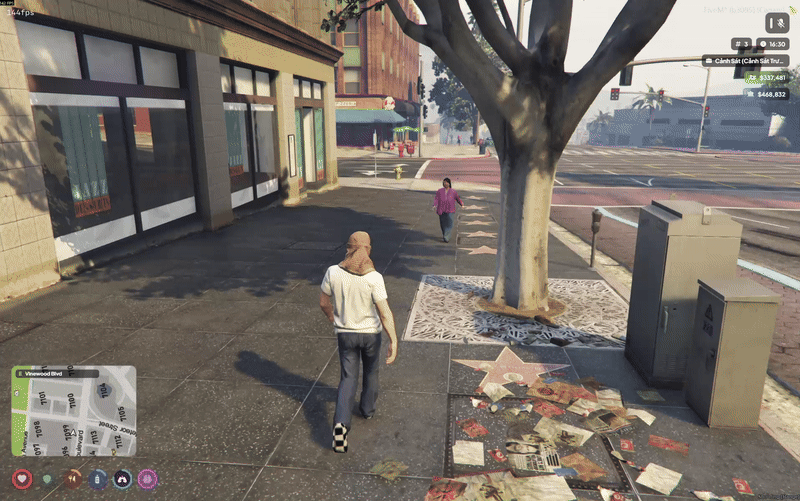Select the pink brain stress icon
Image resolution: width=800 pixels, height=501 pixels.
point(147,479)
